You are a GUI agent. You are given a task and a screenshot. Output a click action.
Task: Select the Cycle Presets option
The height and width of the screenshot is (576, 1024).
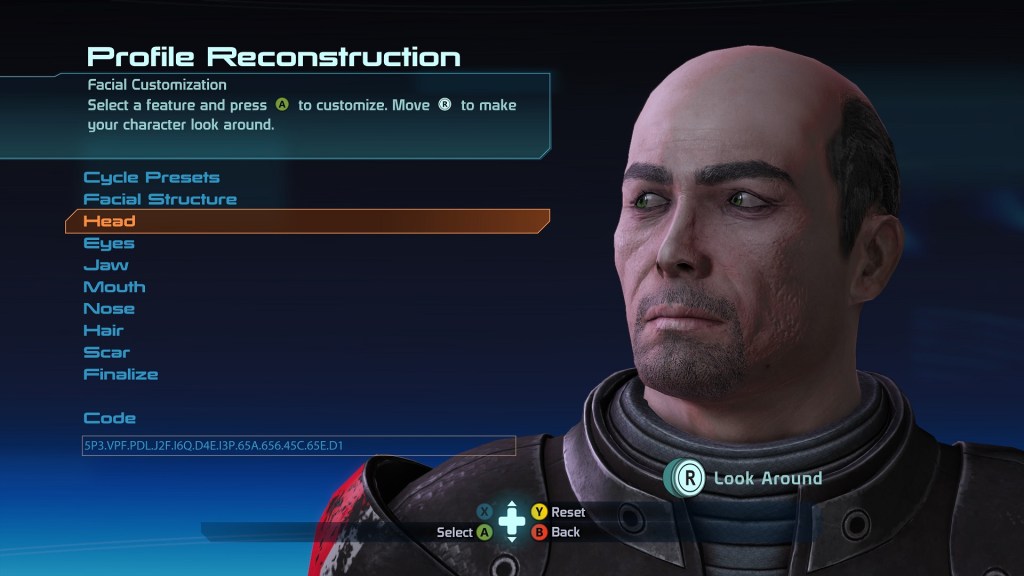(151, 178)
